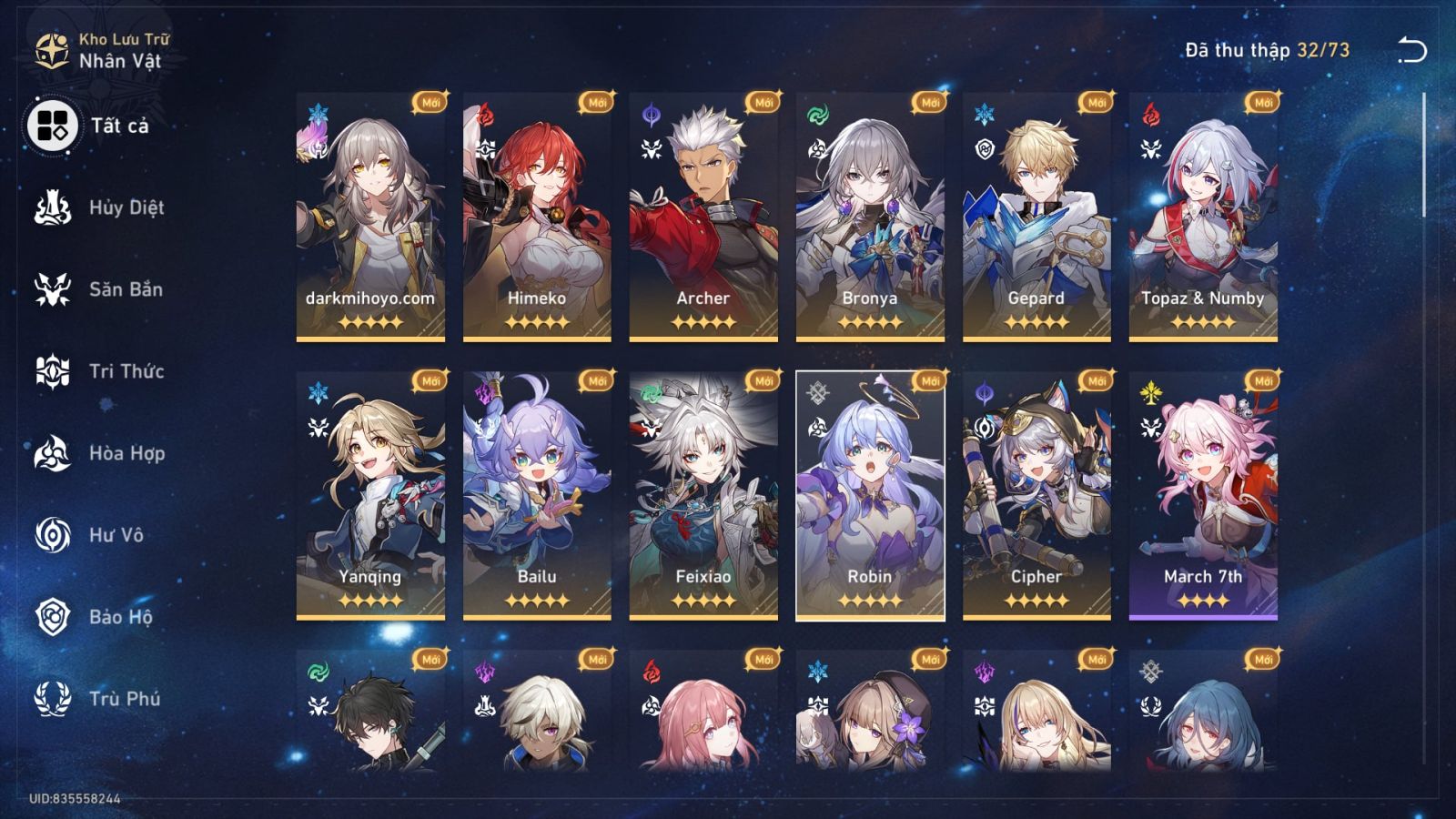Open Feixiao's character card
Image resolution: width=1456 pixels, height=819 pixels.
(x=703, y=491)
